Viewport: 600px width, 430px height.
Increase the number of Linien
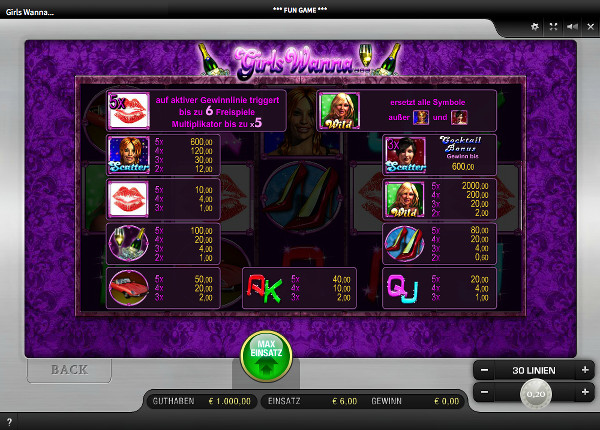(585, 370)
